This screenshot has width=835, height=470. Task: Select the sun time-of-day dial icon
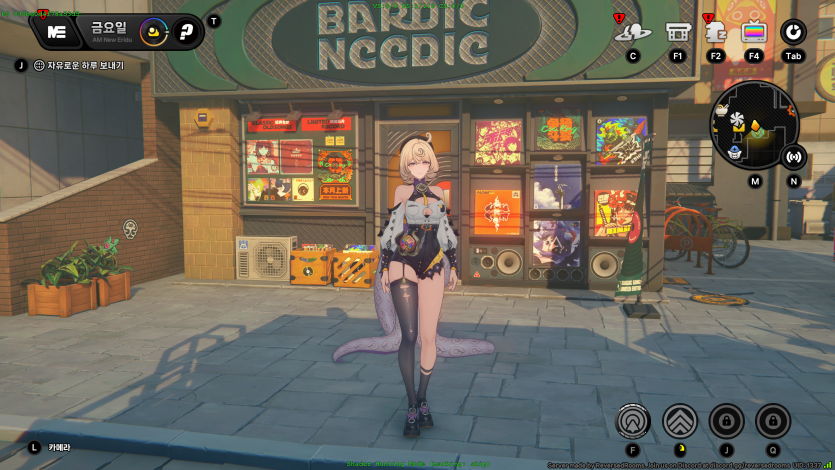(x=153, y=32)
